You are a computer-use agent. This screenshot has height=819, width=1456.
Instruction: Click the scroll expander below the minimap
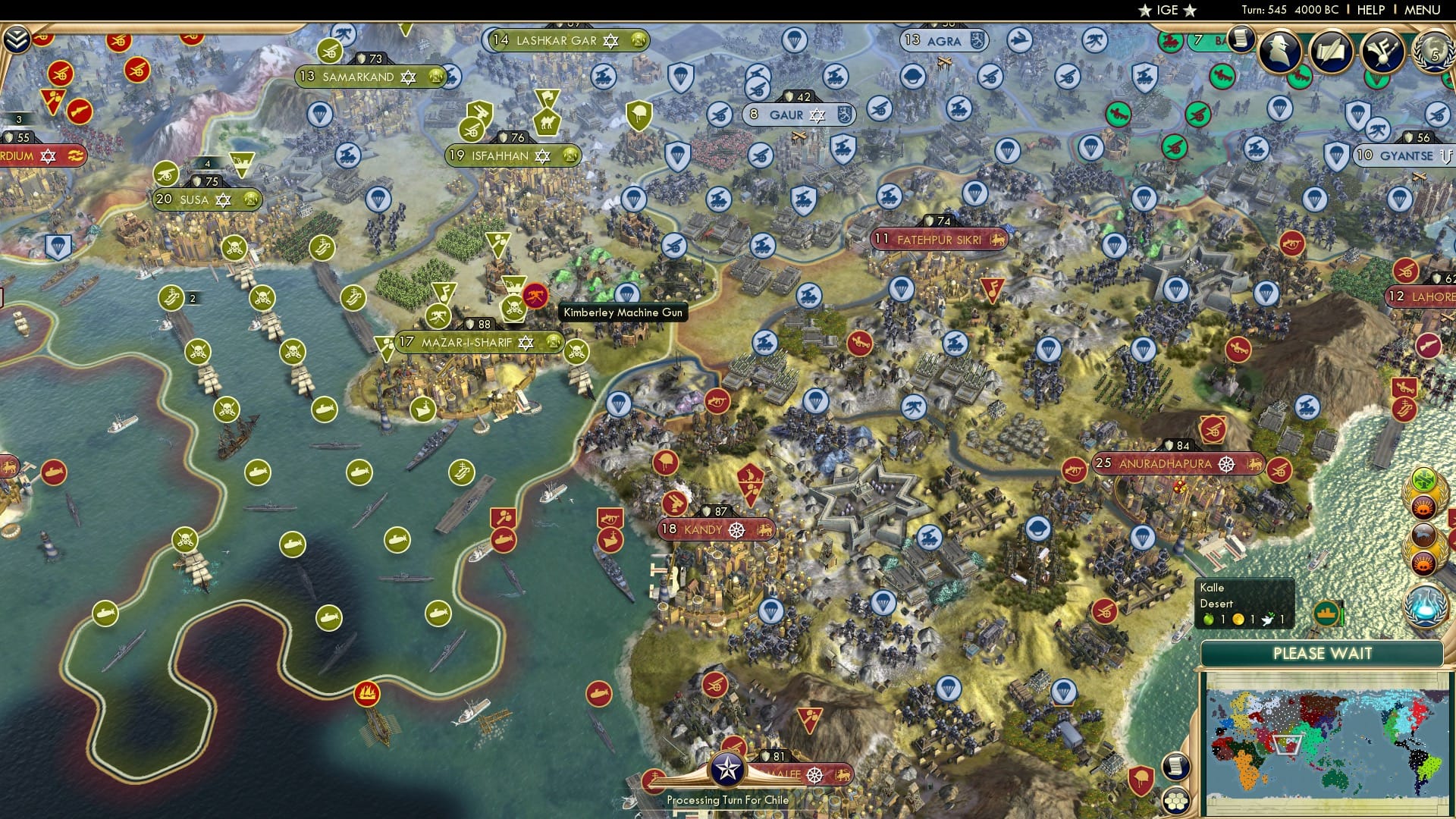coord(1175,767)
